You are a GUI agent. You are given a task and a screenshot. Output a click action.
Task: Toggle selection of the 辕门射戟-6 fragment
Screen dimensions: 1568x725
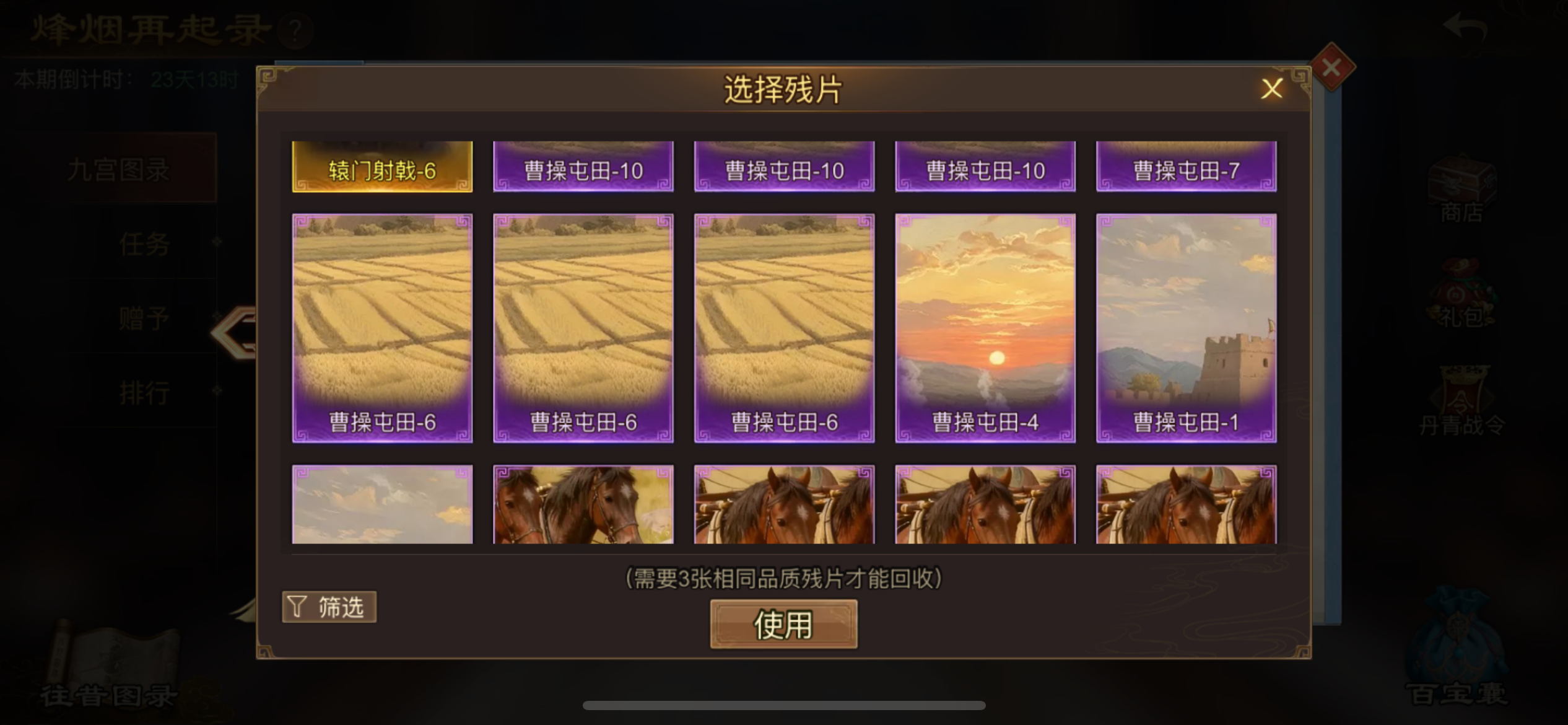381,166
